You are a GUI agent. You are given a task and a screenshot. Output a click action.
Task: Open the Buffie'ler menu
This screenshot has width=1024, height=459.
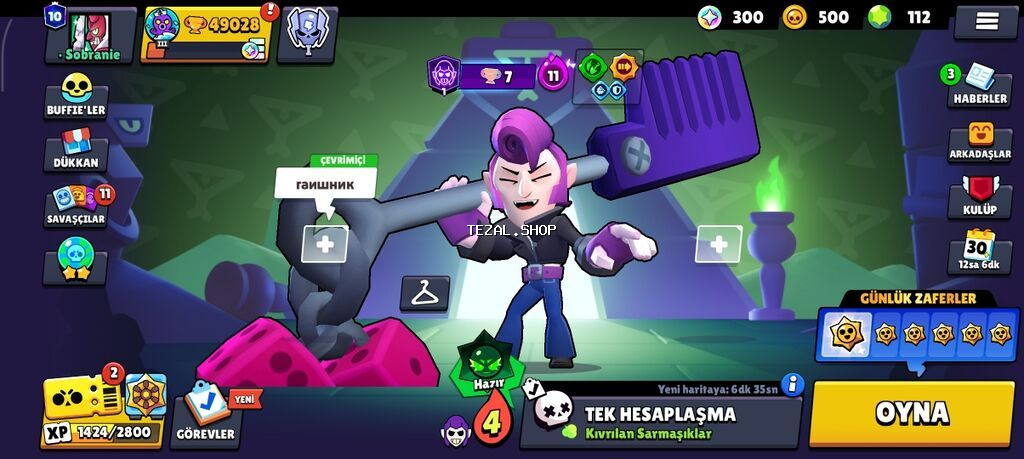pyautogui.click(x=76, y=97)
